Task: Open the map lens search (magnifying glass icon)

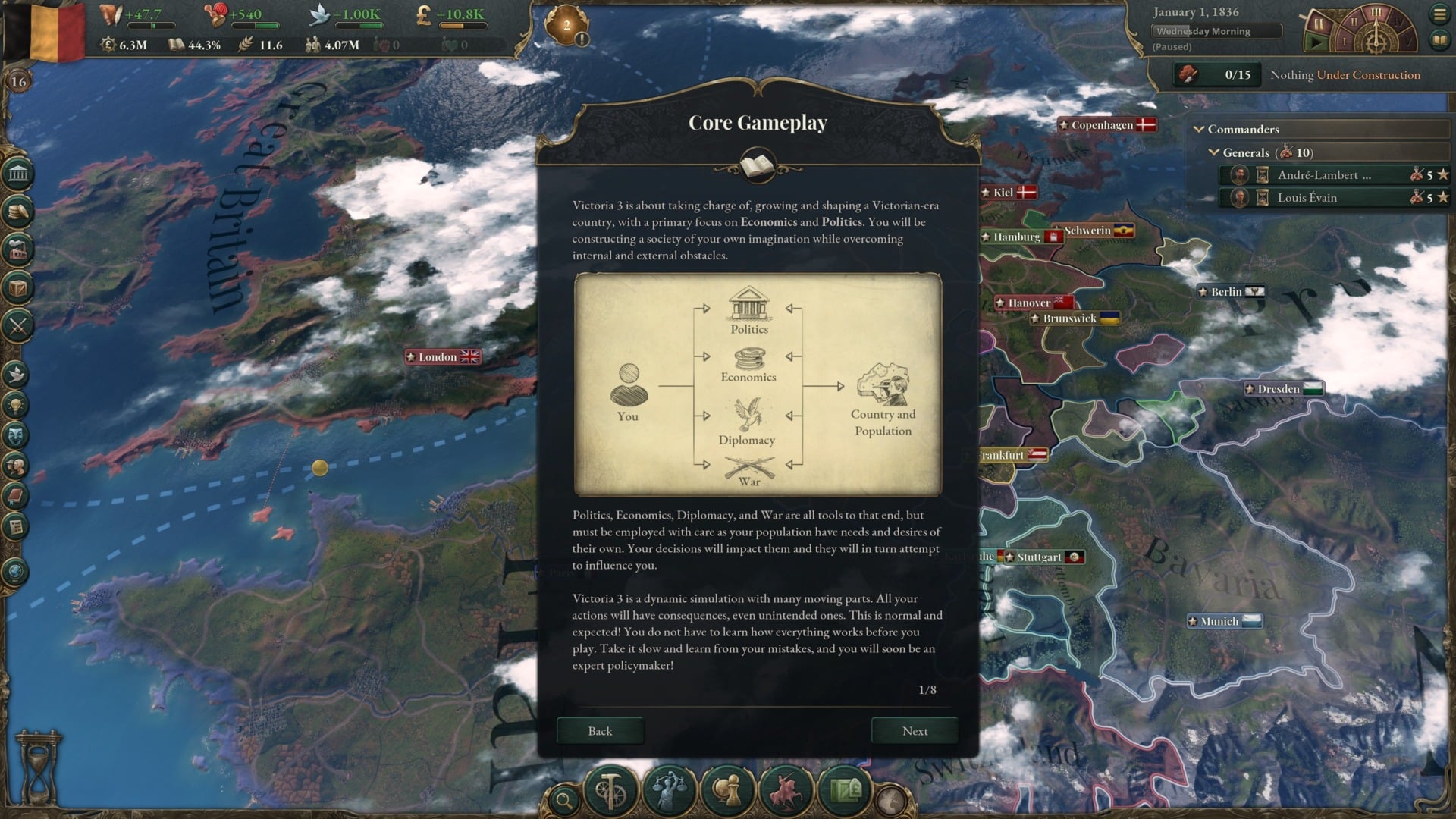Action: point(563,798)
